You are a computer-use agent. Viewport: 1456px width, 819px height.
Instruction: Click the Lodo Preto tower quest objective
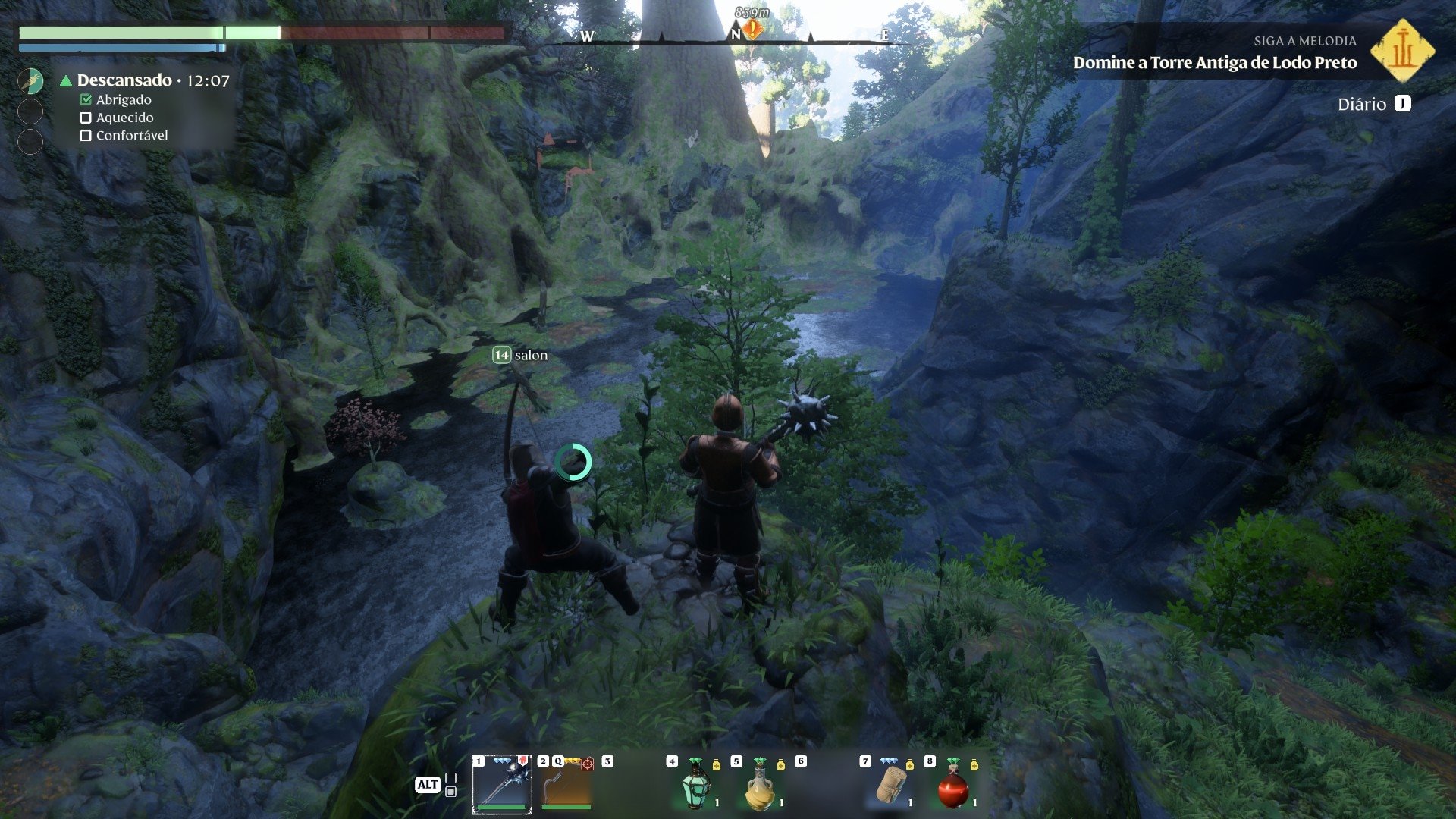tap(1214, 63)
